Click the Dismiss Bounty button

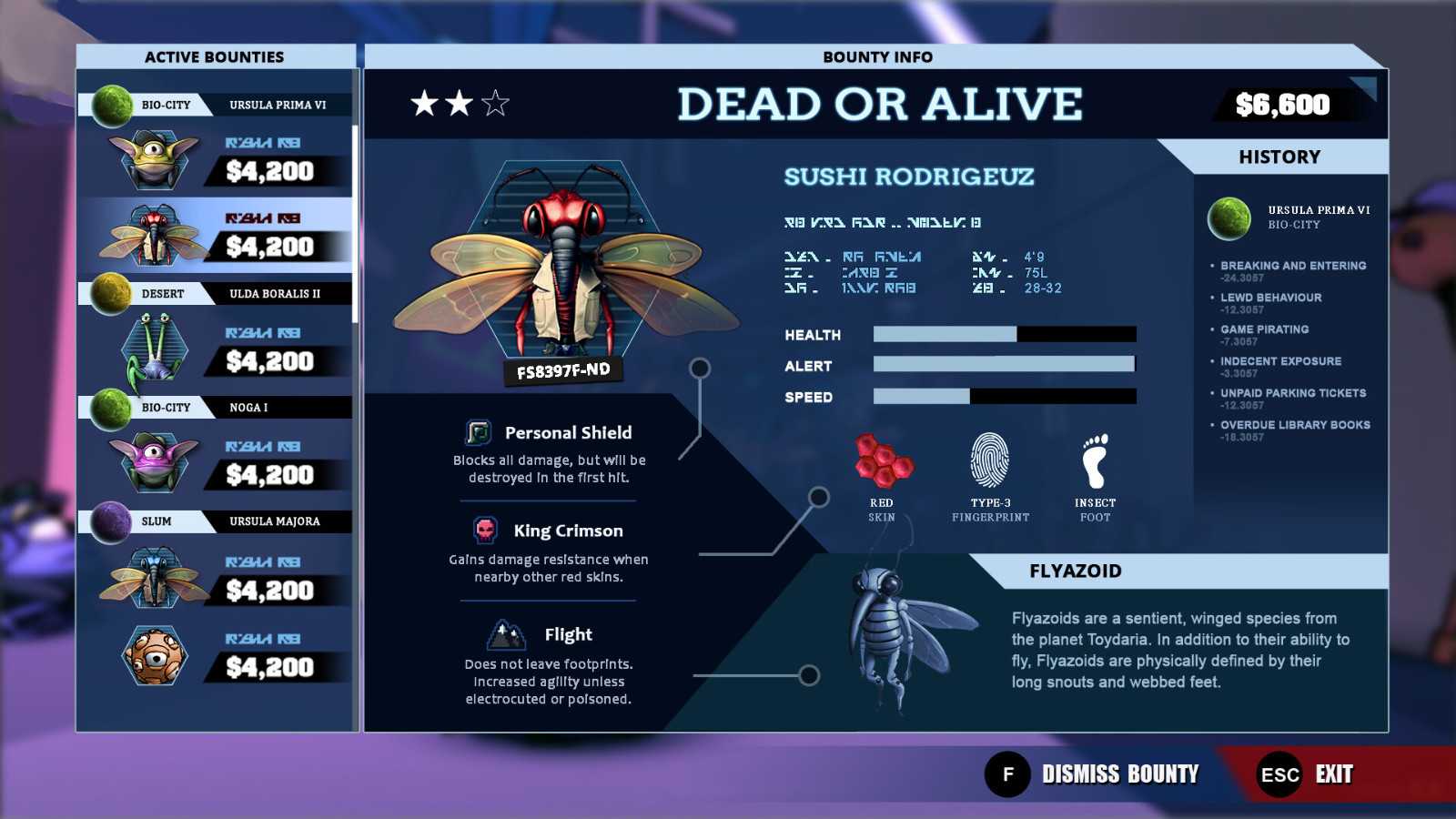coord(1093,774)
